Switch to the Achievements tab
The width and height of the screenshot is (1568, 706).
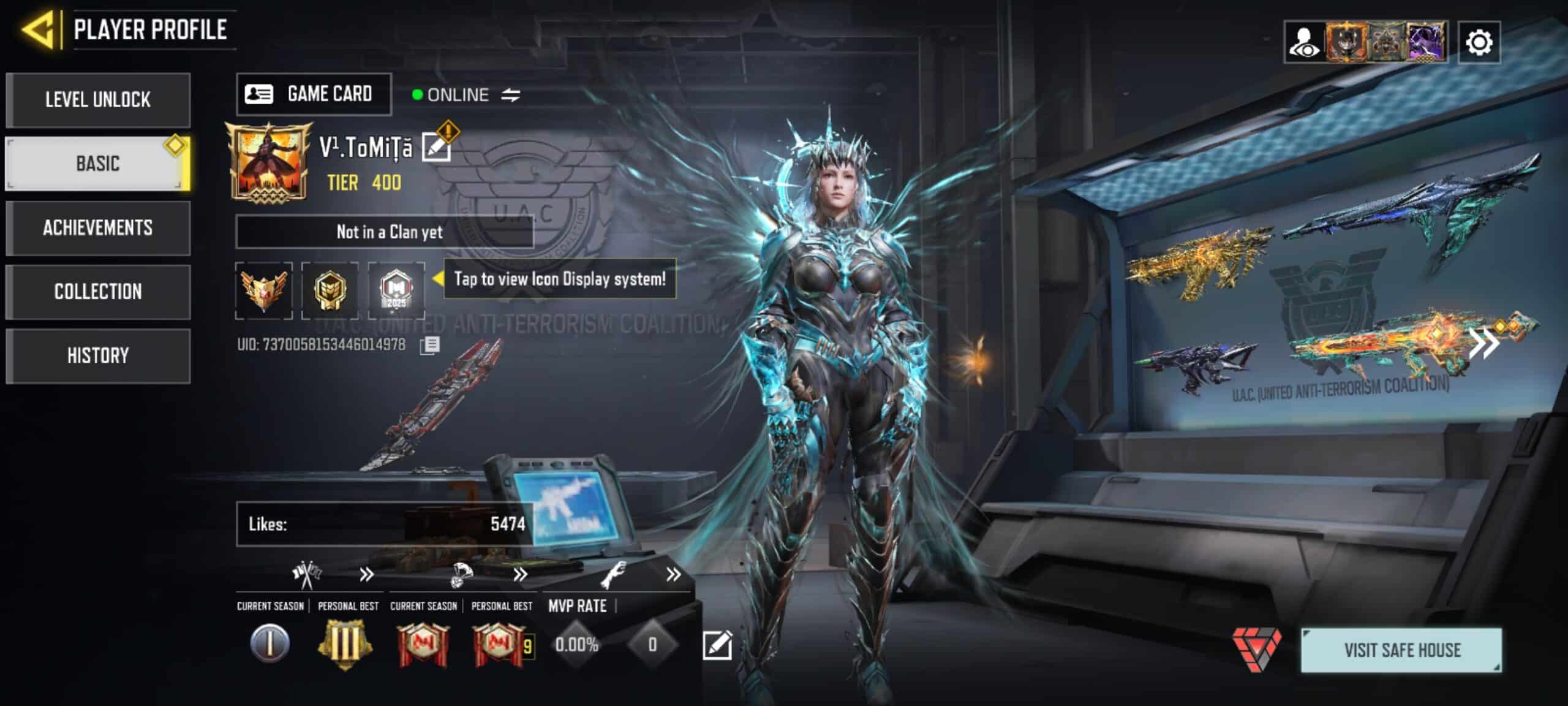98,228
